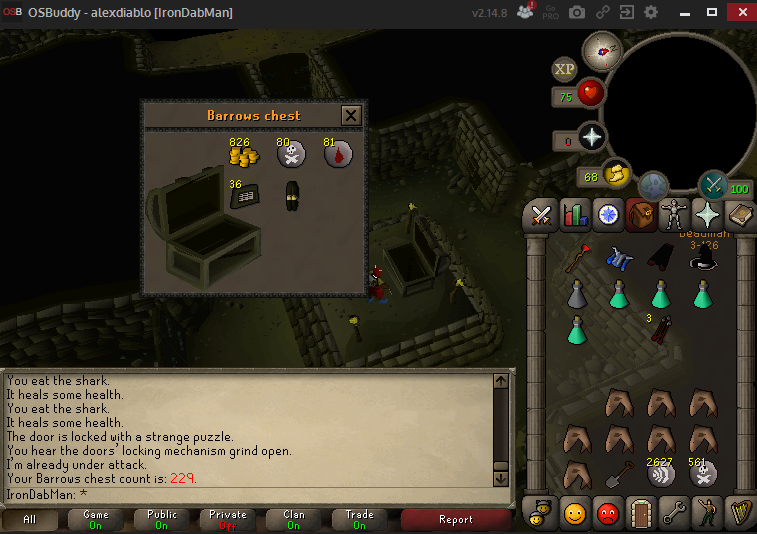Take the coins stack from the chest
757x534 pixels.
pos(243,155)
